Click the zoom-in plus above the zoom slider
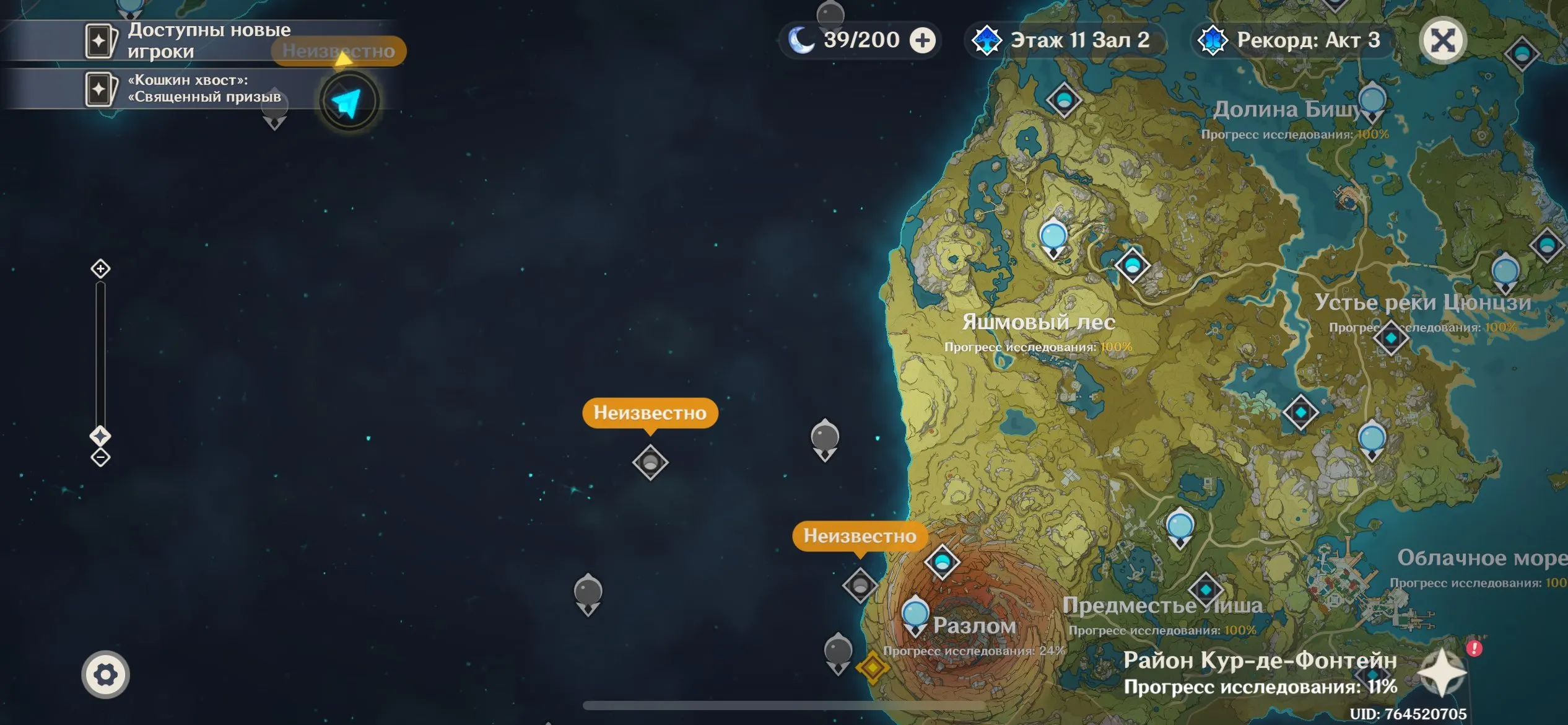This screenshot has width=1568, height=725. [99, 269]
